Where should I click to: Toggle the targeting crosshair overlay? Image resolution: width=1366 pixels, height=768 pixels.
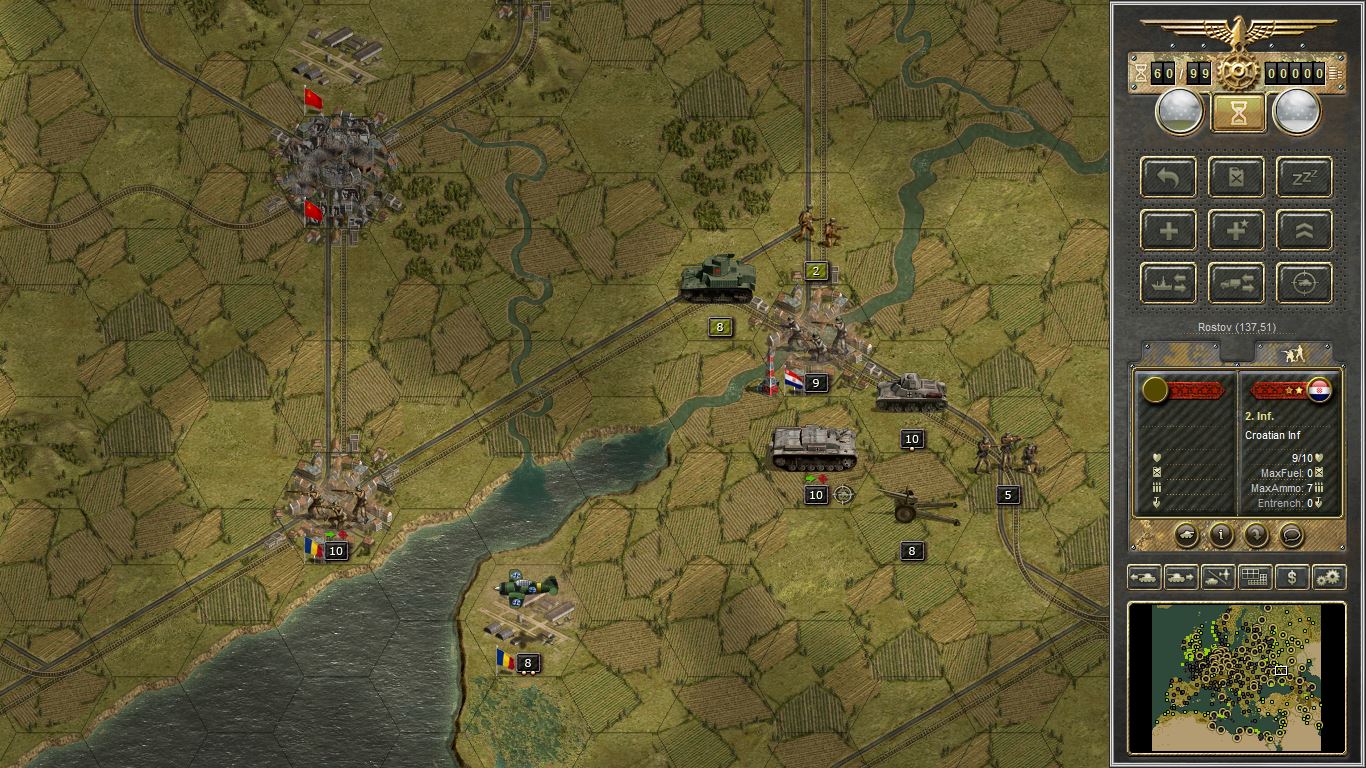[1303, 283]
